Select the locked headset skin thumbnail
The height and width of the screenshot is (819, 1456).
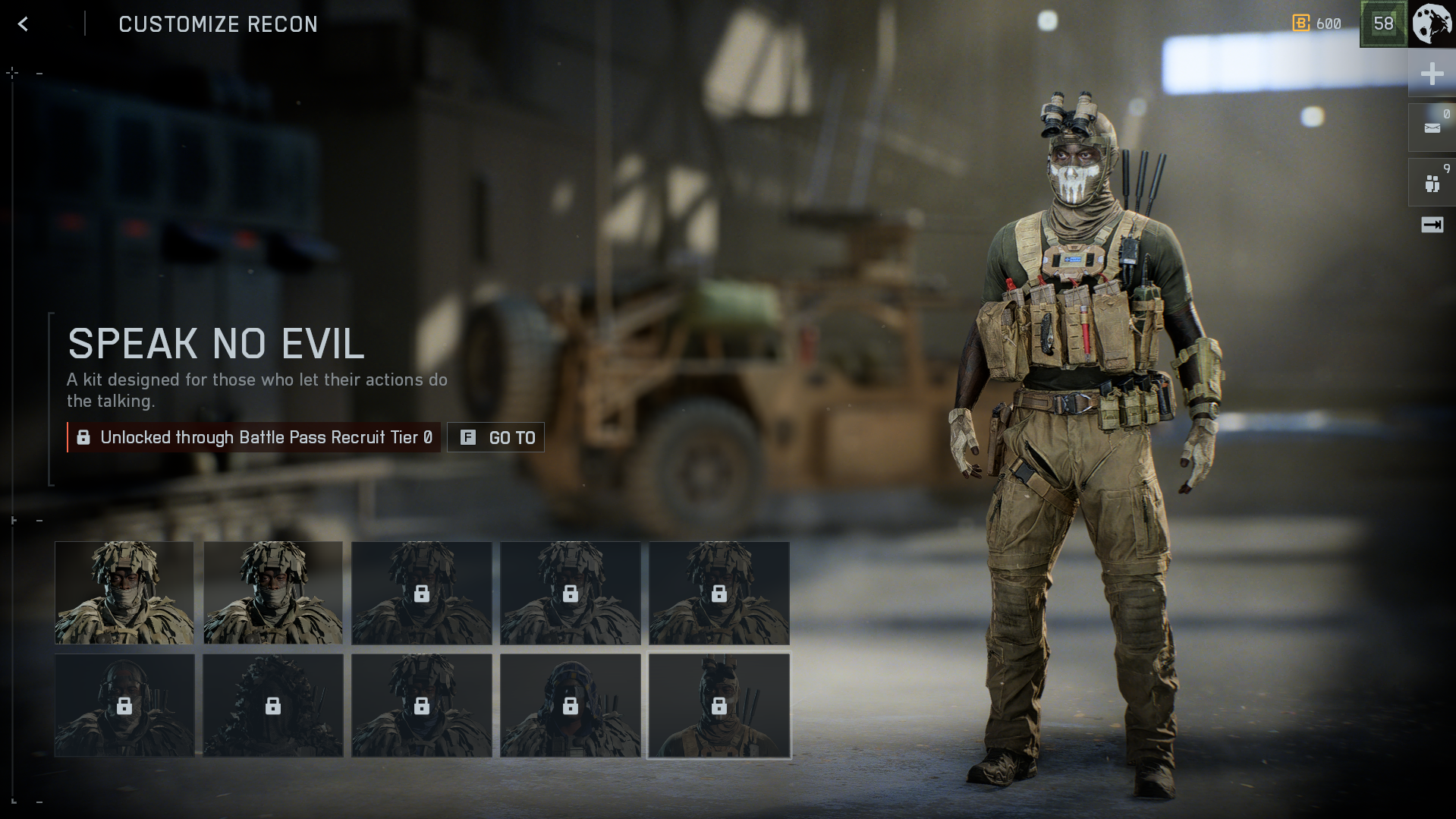point(124,706)
